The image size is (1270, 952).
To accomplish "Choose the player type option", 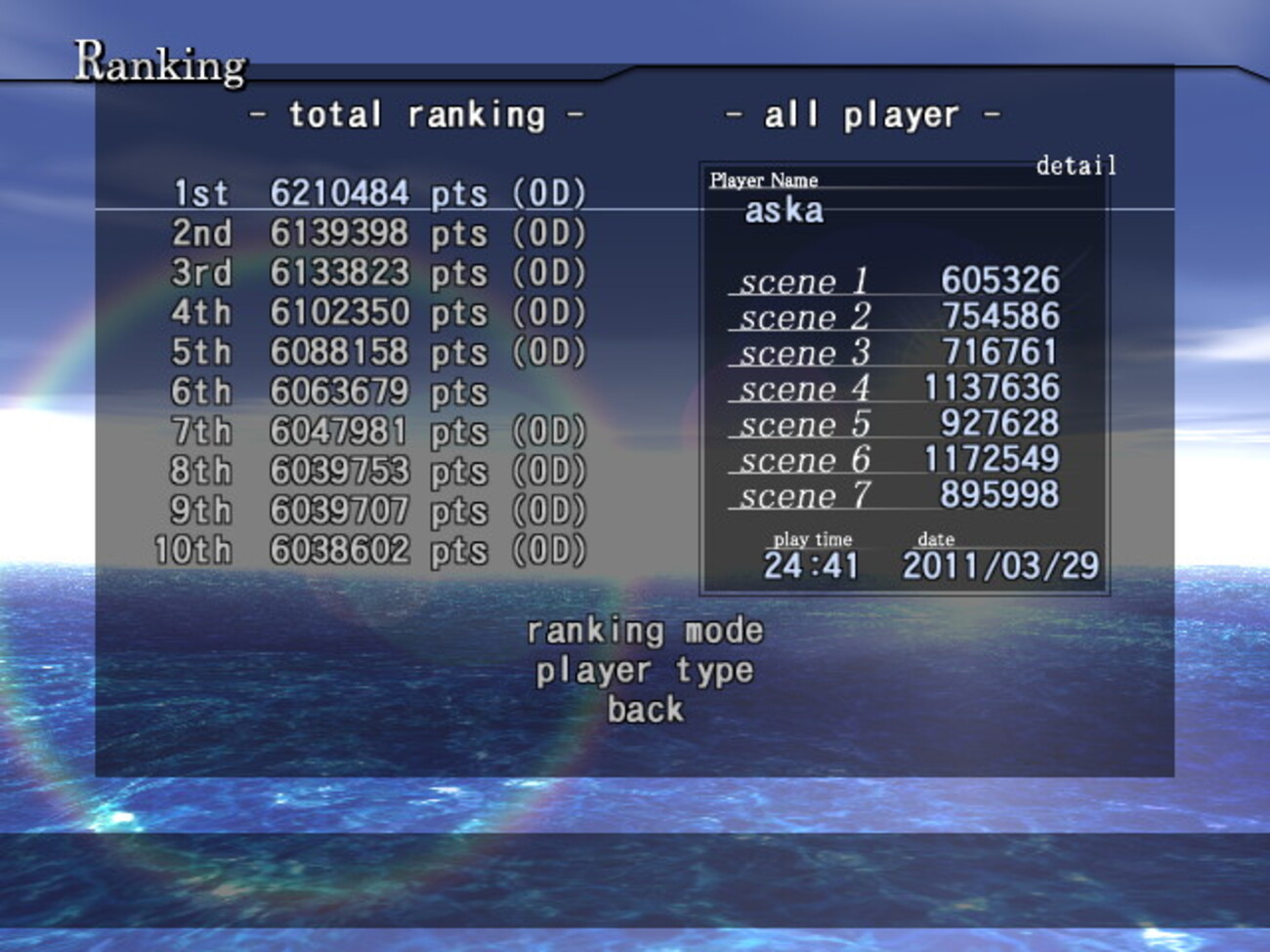I will pyautogui.click(x=645, y=671).
